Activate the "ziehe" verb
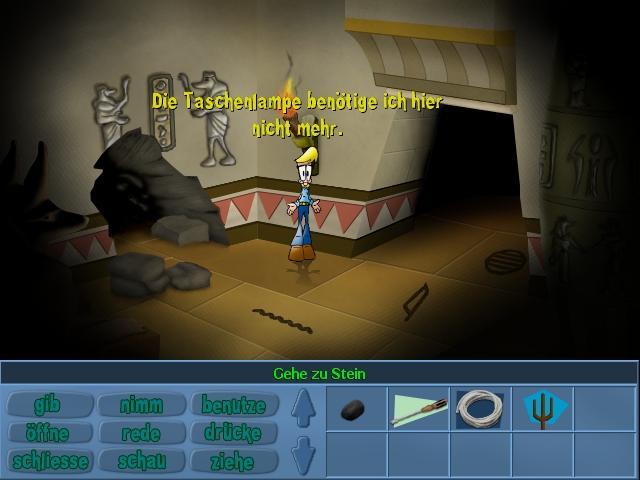The image size is (640, 480). pos(233,461)
